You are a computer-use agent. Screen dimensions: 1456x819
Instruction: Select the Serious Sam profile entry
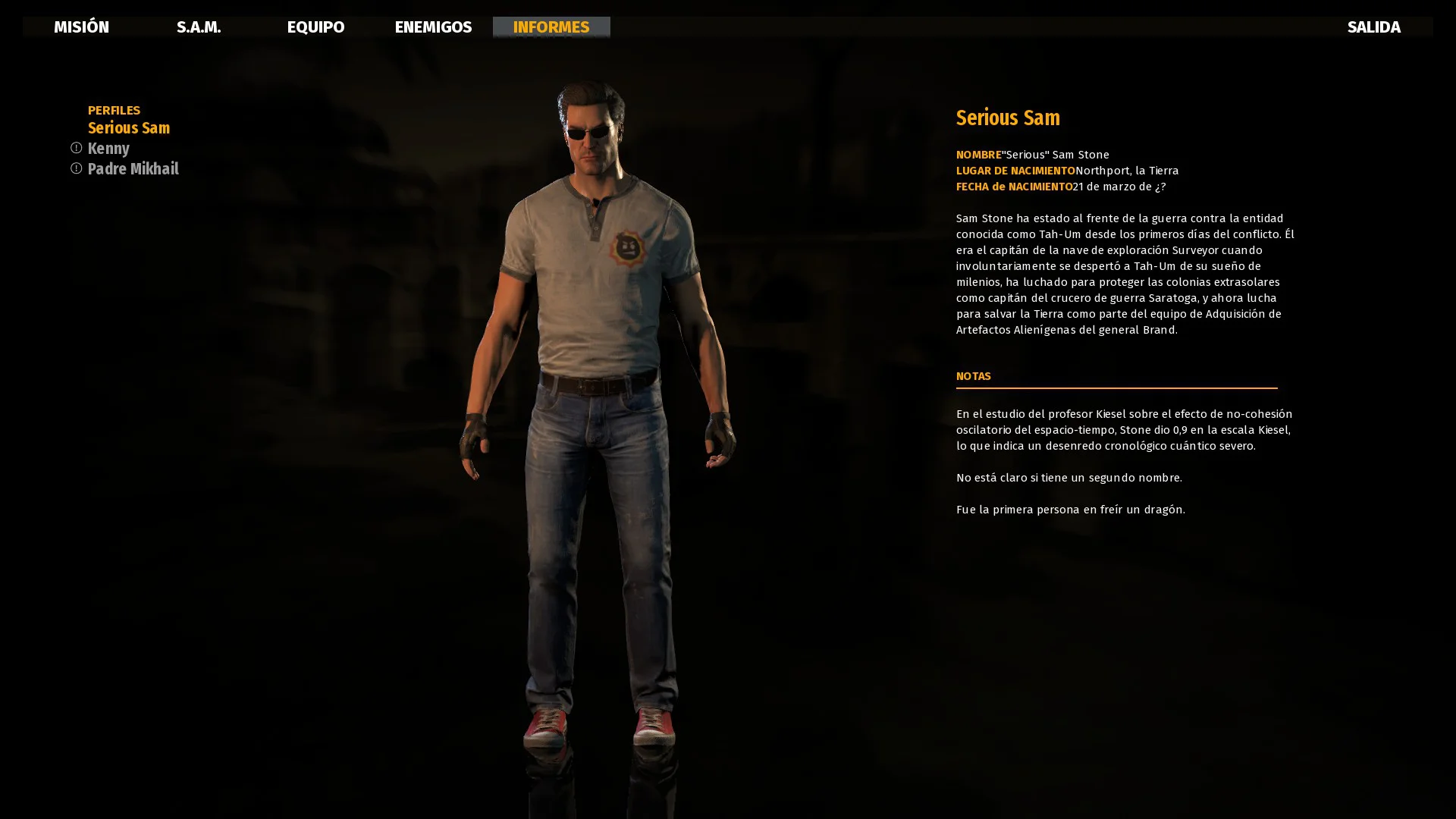(129, 128)
